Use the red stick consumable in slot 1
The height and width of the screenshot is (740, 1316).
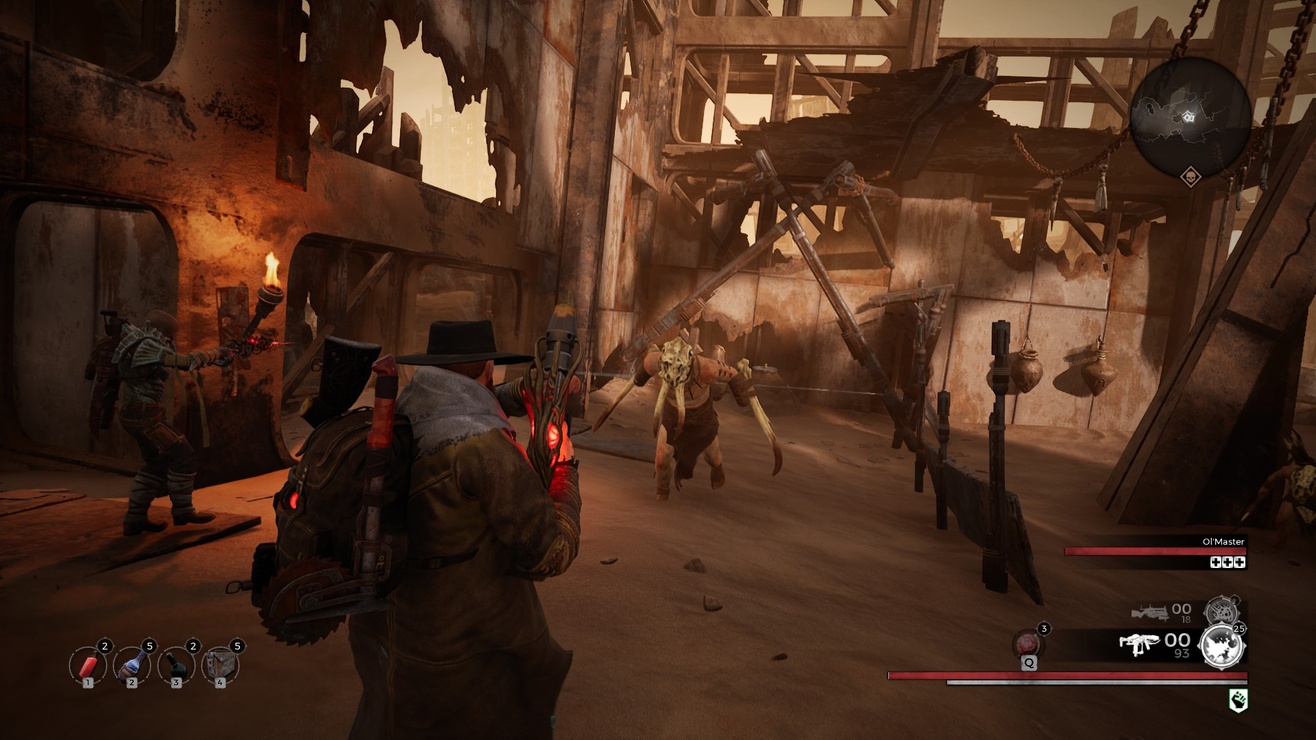[x=88, y=664]
